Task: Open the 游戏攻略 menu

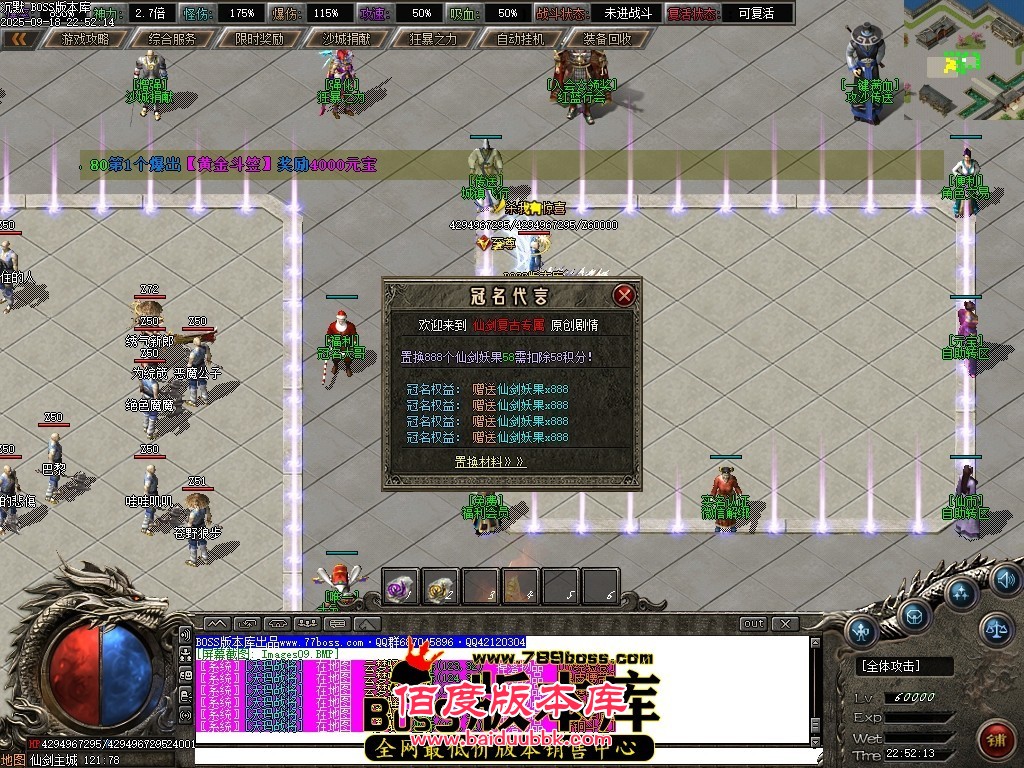Action: point(85,39)
